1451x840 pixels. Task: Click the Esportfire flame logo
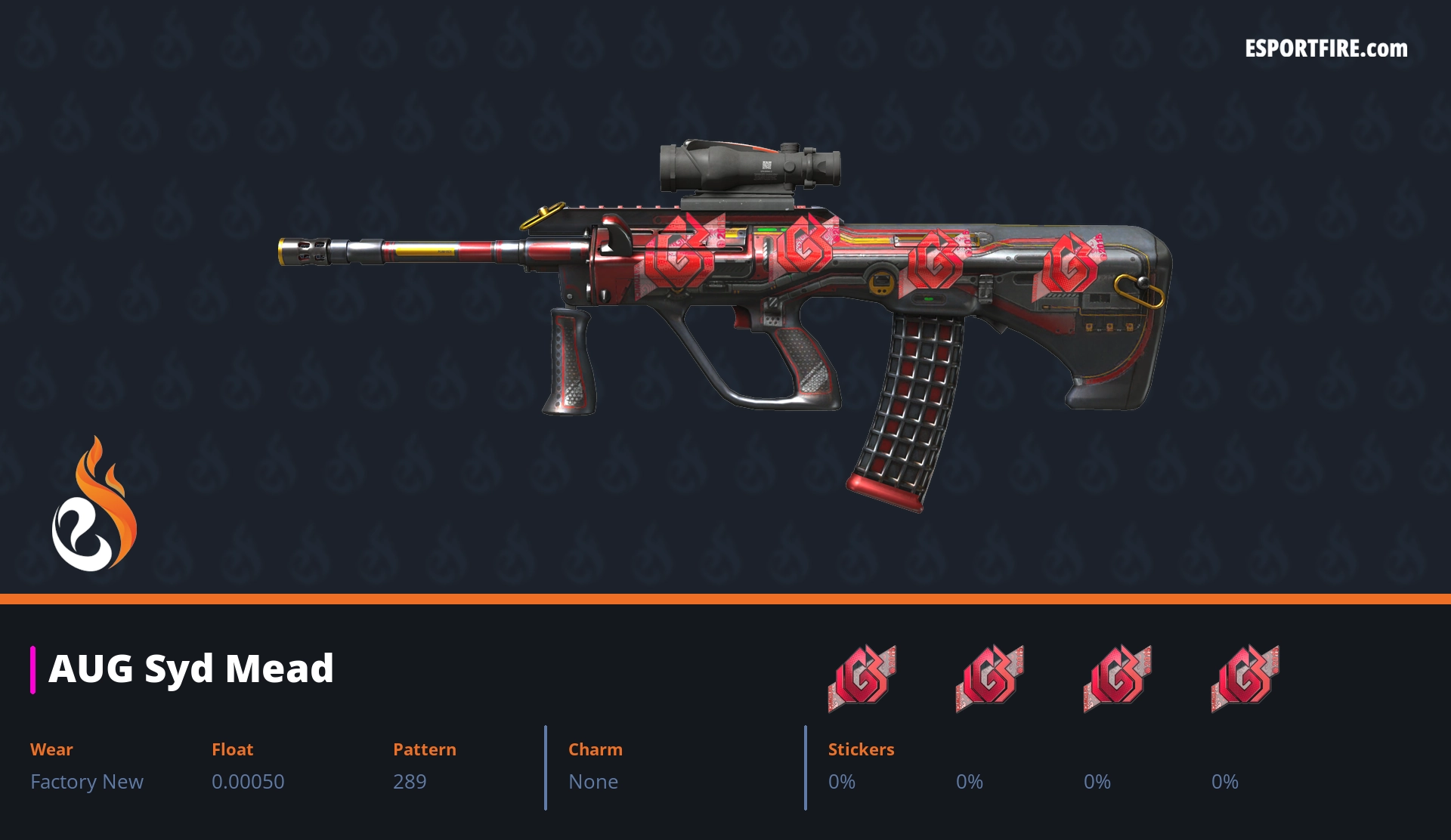click(x=94, y=505)
